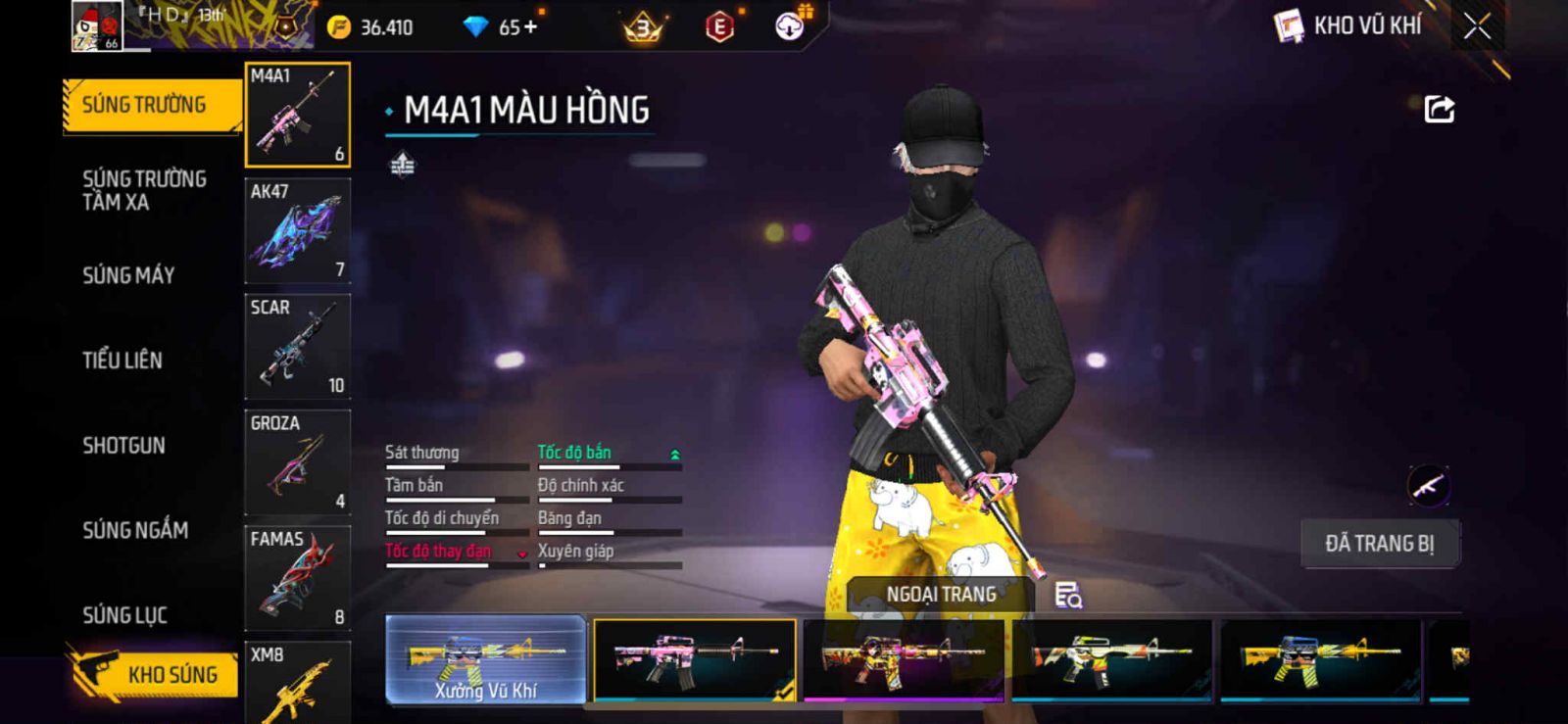Pick the GROZA weapon tile

pos(297,461)
